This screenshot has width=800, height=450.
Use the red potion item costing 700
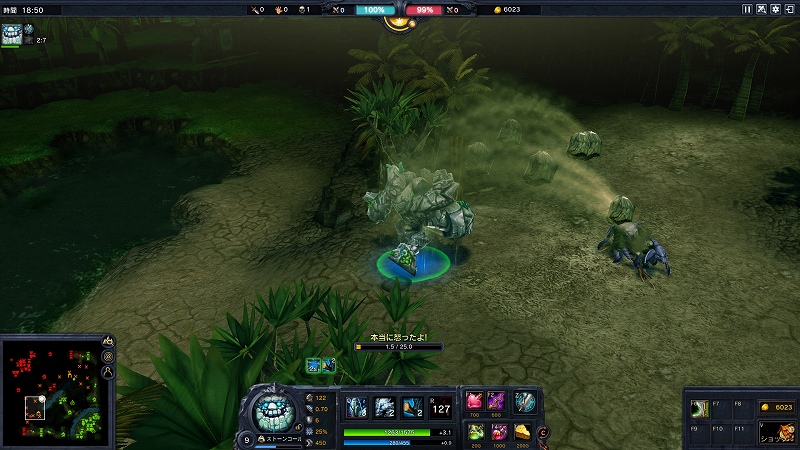(x=475, y=402)
